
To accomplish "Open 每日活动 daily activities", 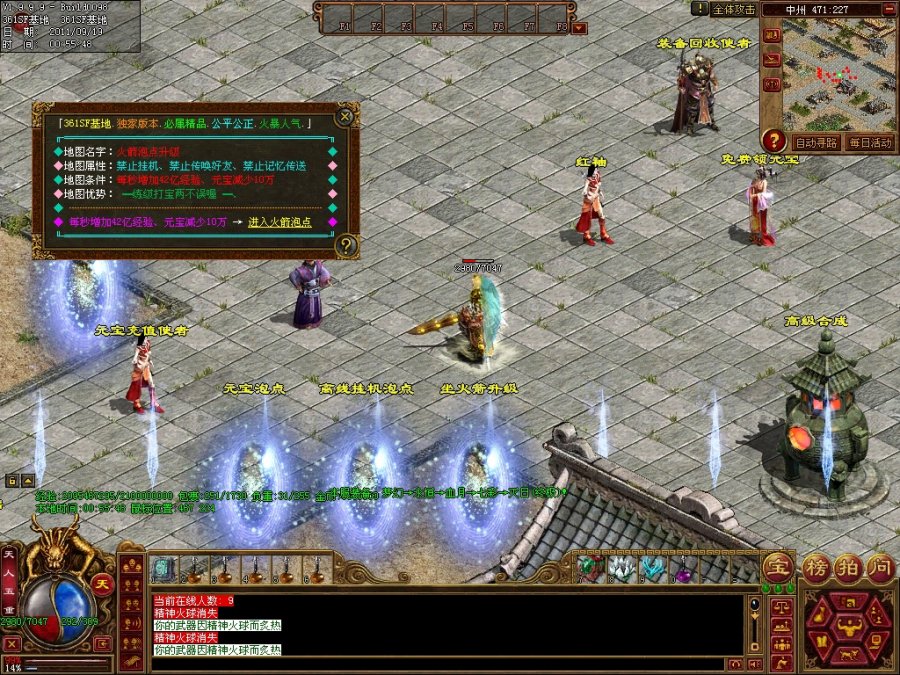I will [868, 142].
